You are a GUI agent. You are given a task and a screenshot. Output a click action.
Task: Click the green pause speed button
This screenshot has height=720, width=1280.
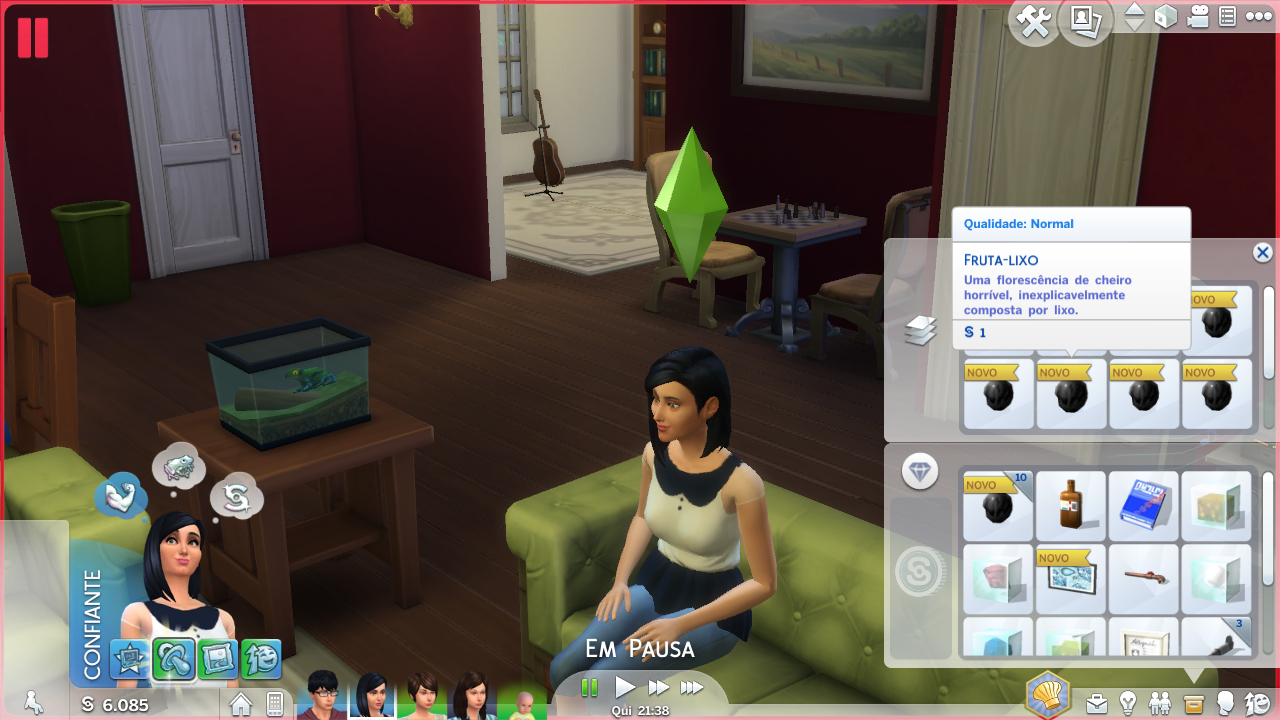point(590,687)
